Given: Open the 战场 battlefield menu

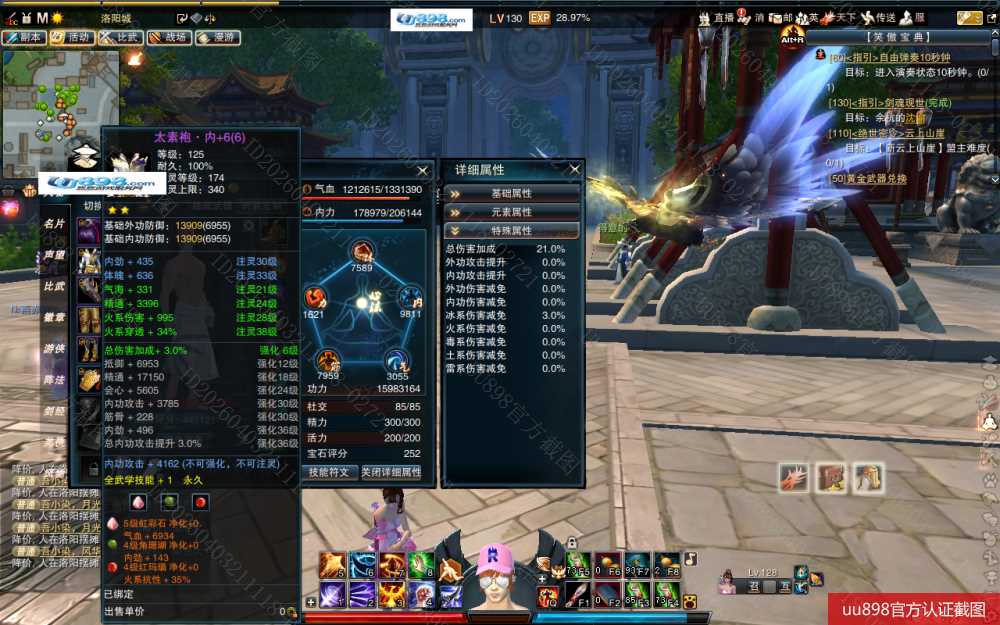Looking at the screenshot, I should [169, 37].
